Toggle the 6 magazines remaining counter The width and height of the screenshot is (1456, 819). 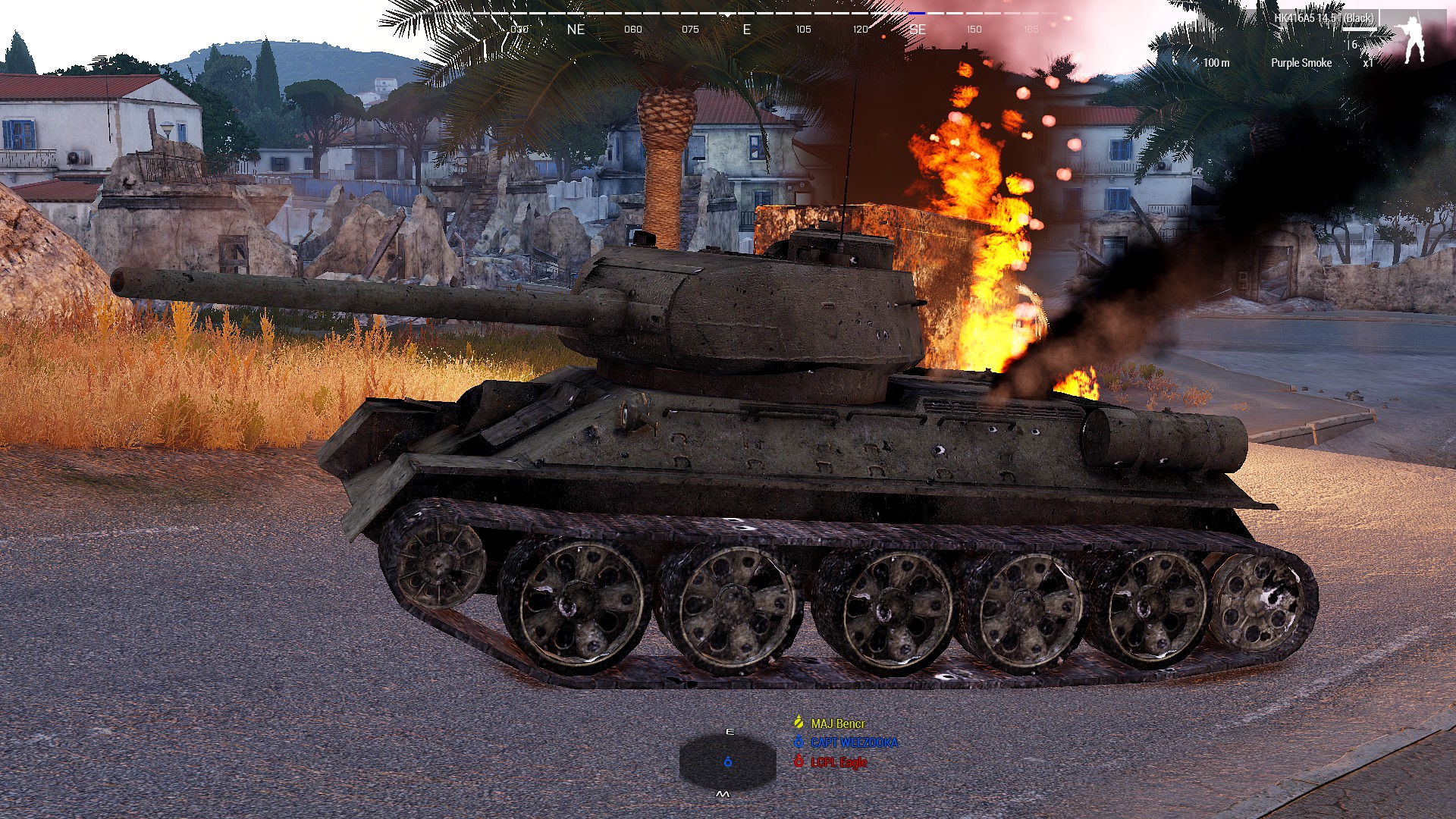[x=1354, y=45]
